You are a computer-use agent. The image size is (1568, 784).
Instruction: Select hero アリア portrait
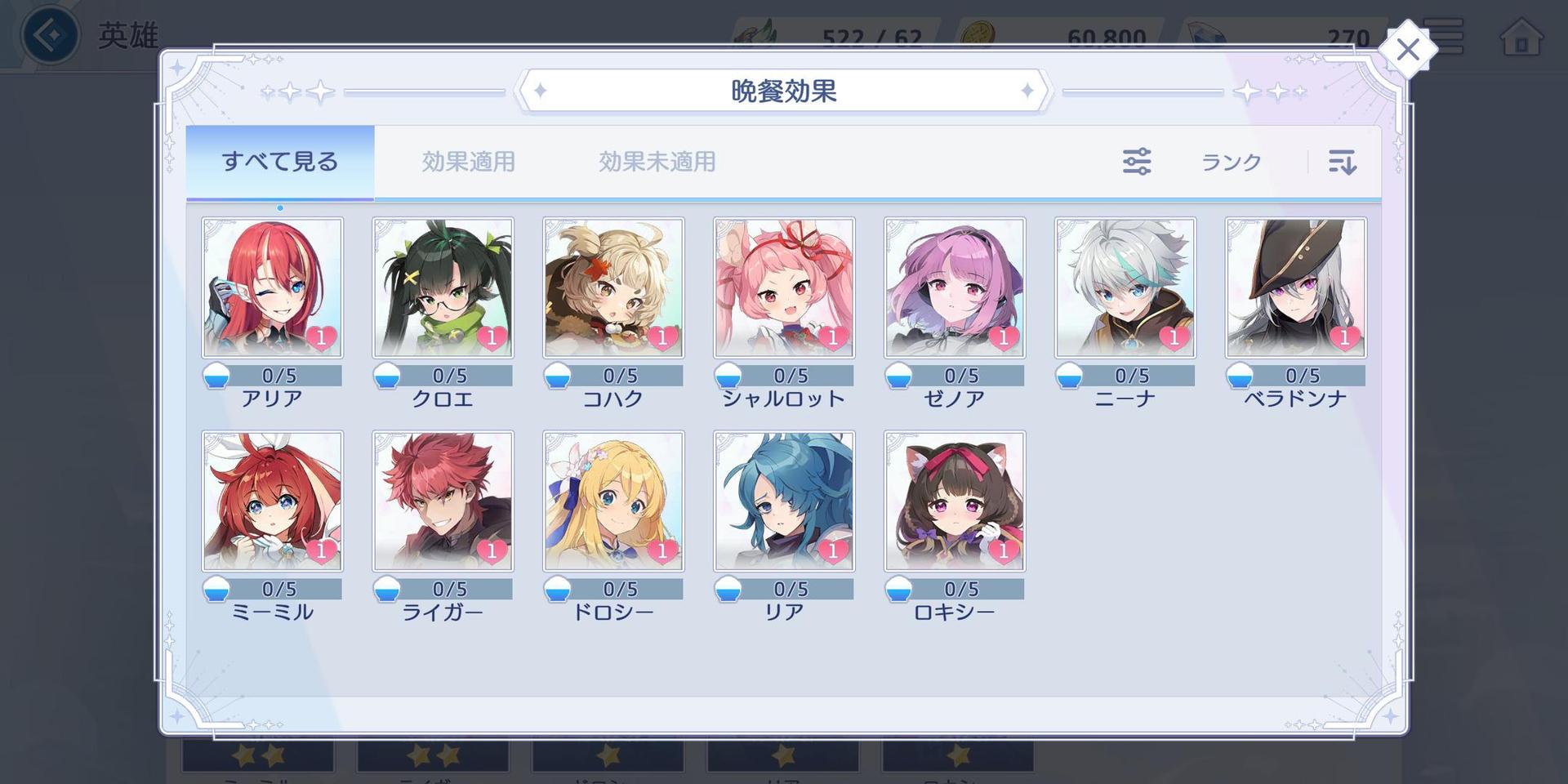(273, 287)
